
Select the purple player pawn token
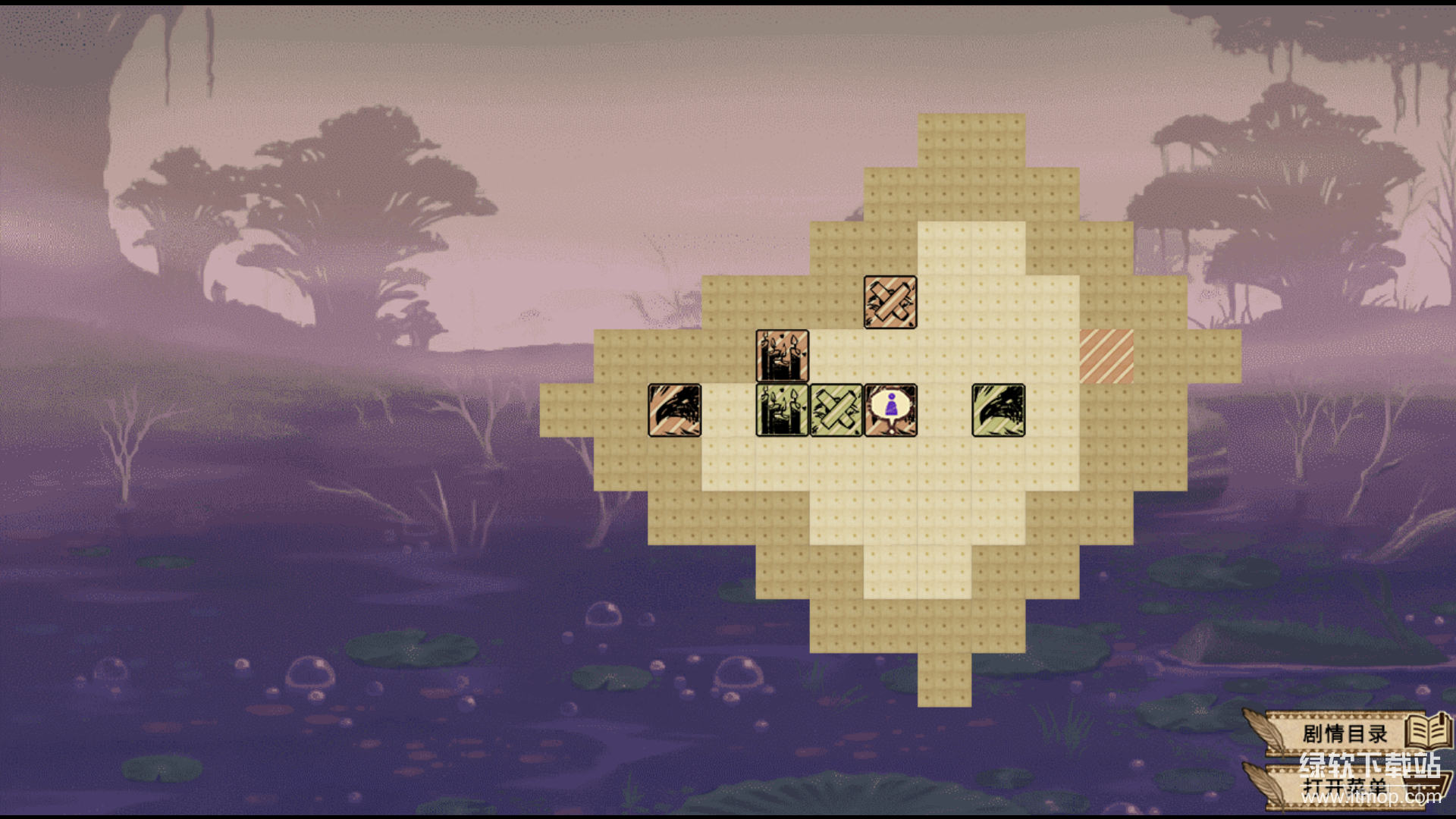click(x=890, y=409)
